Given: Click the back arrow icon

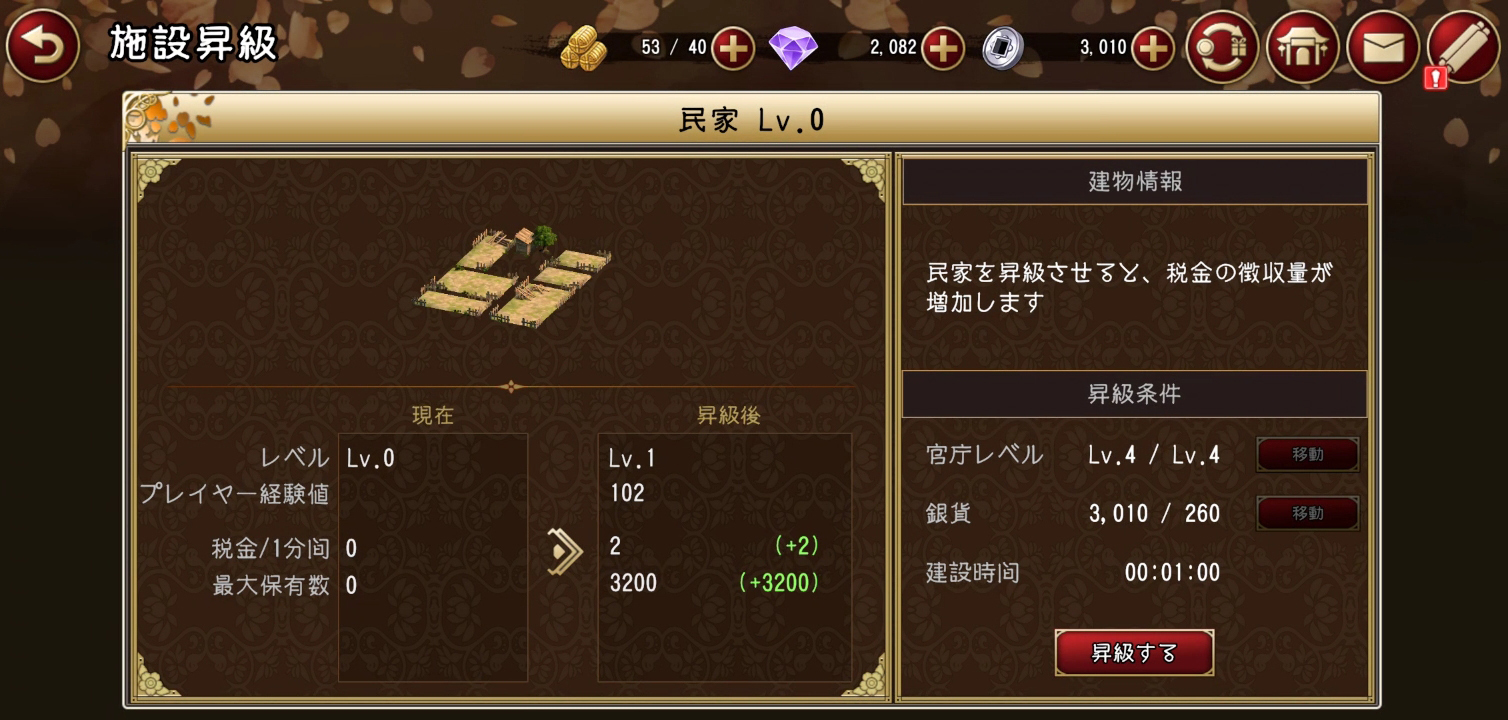Looking at the screenshot, I should [42, 45].
